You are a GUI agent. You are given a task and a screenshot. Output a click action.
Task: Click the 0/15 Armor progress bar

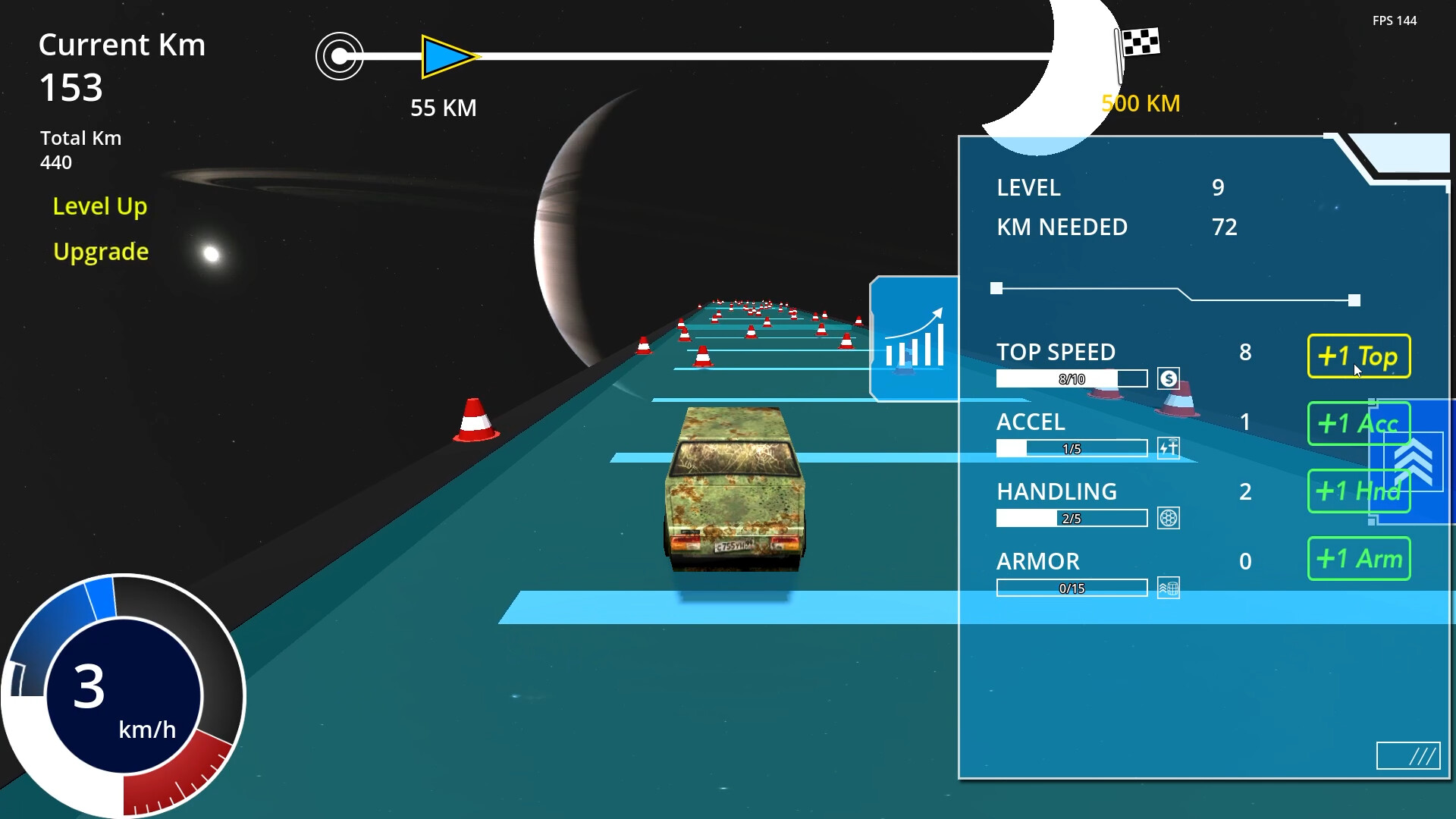1071,587
